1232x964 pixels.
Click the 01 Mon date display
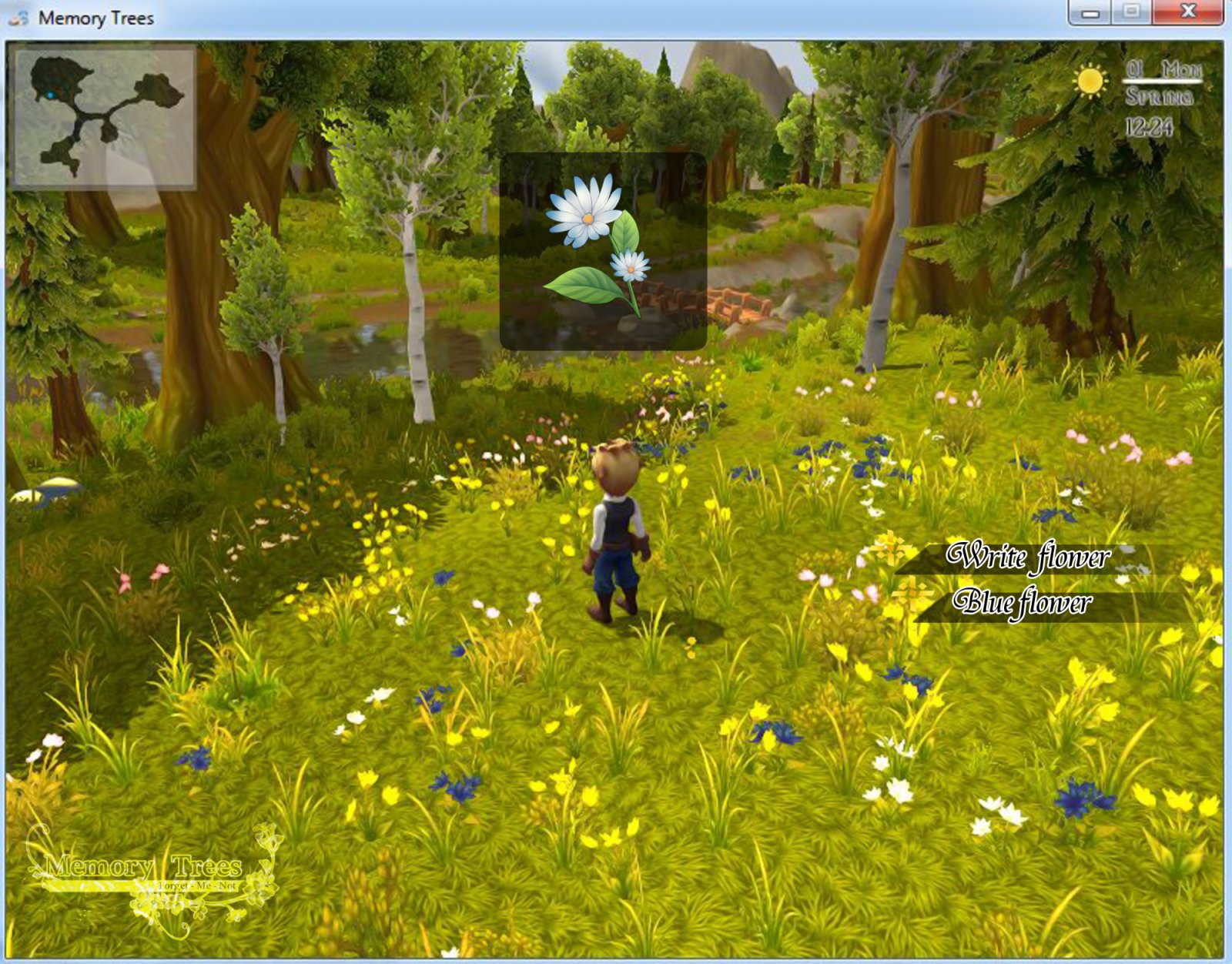click(1163, 70)
